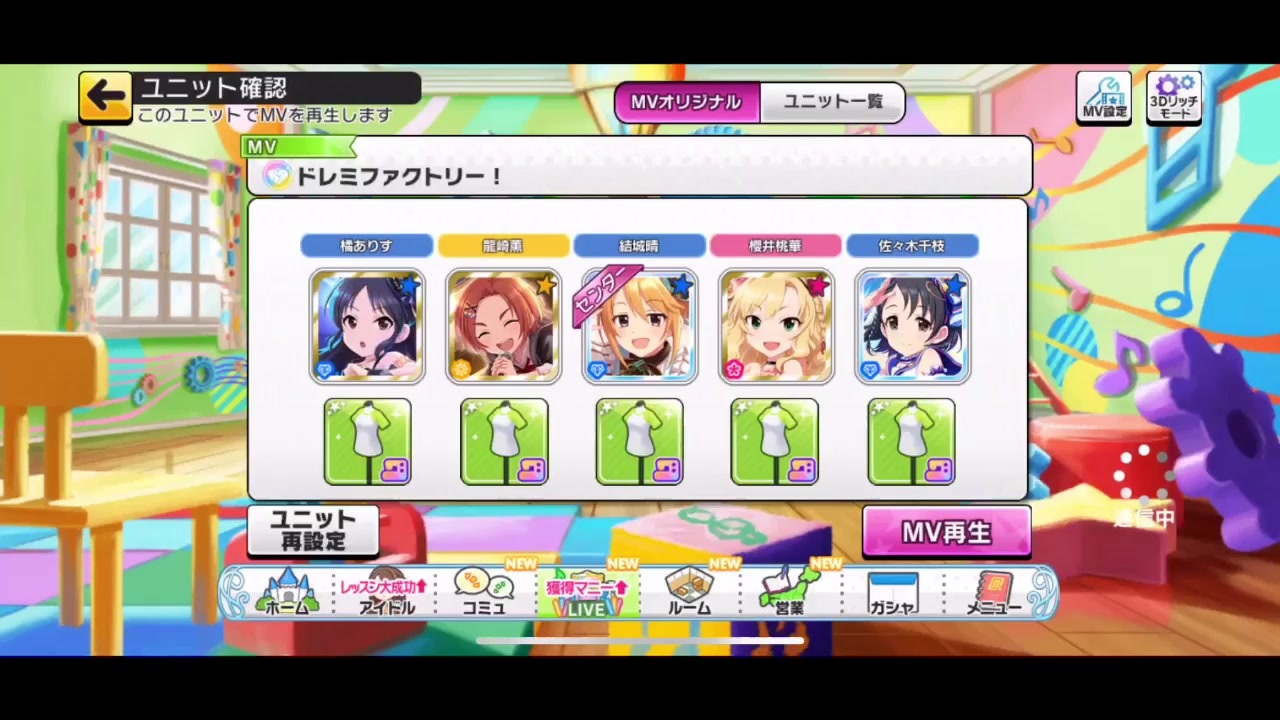Select the アイドル idol management icon
The height and width of the screenshot is (720, 1280).
click(x=386, y=595)
